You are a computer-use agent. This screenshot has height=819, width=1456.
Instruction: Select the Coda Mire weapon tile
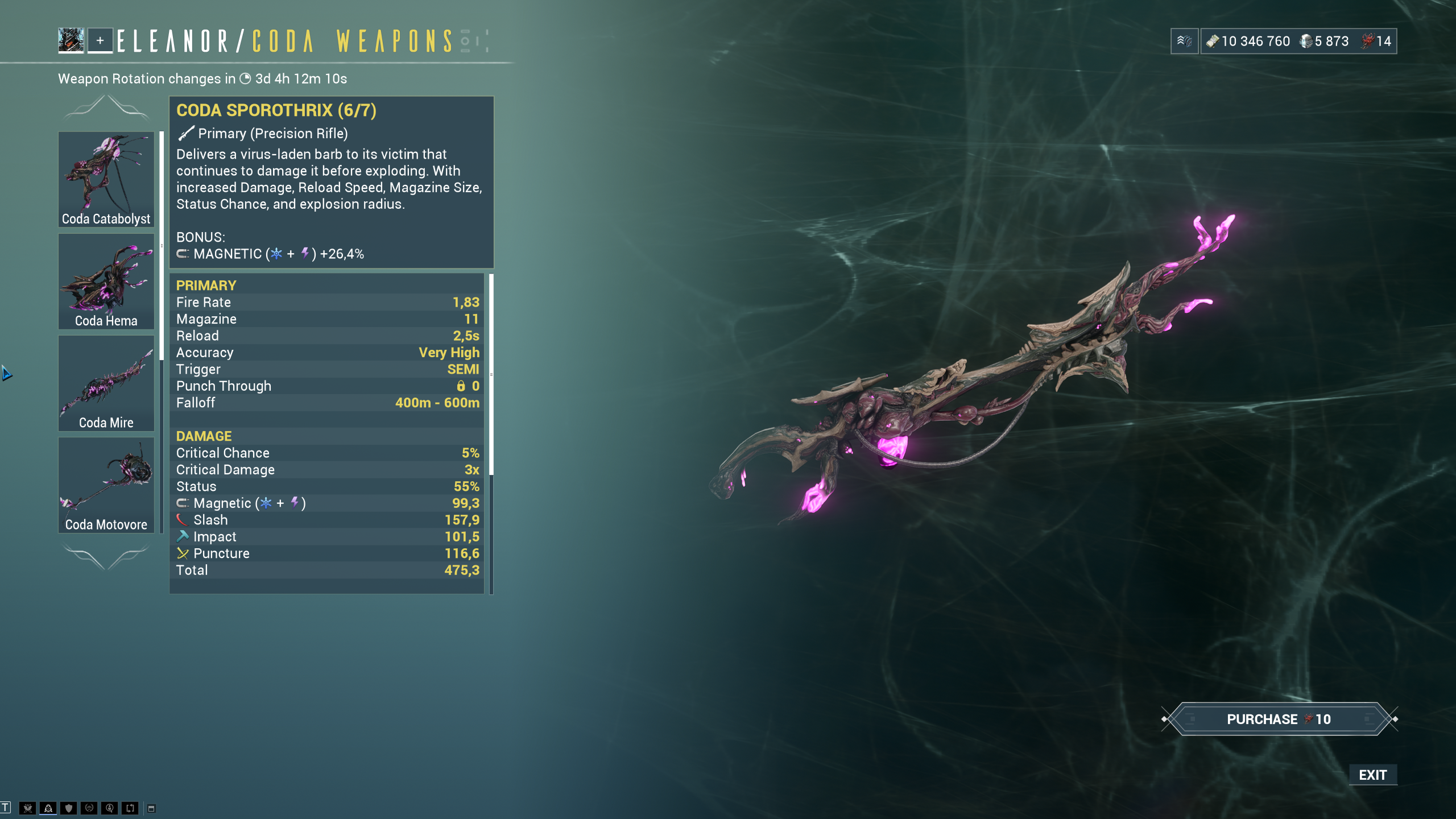pyautogui.click(x=106, y=383)
